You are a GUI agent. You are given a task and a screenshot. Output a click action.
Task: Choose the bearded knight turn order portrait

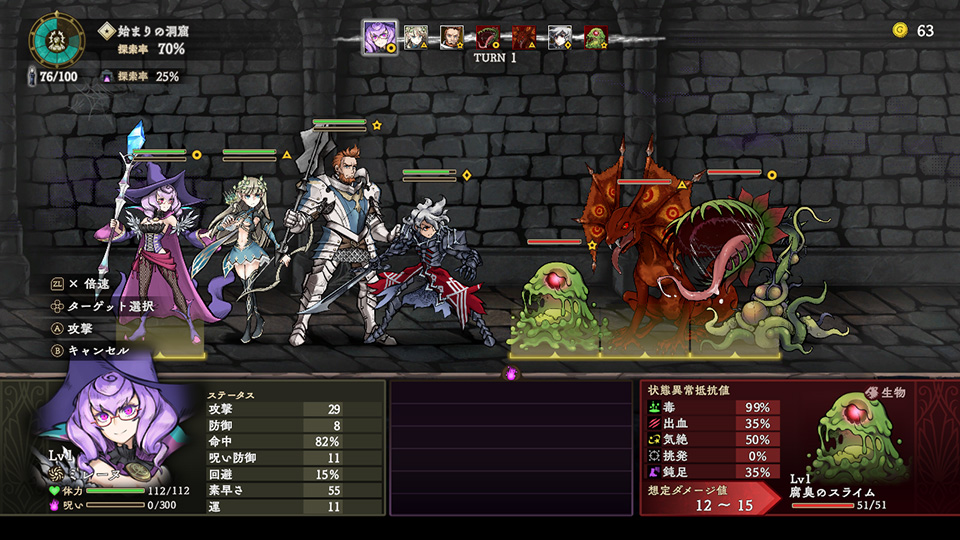452,38
